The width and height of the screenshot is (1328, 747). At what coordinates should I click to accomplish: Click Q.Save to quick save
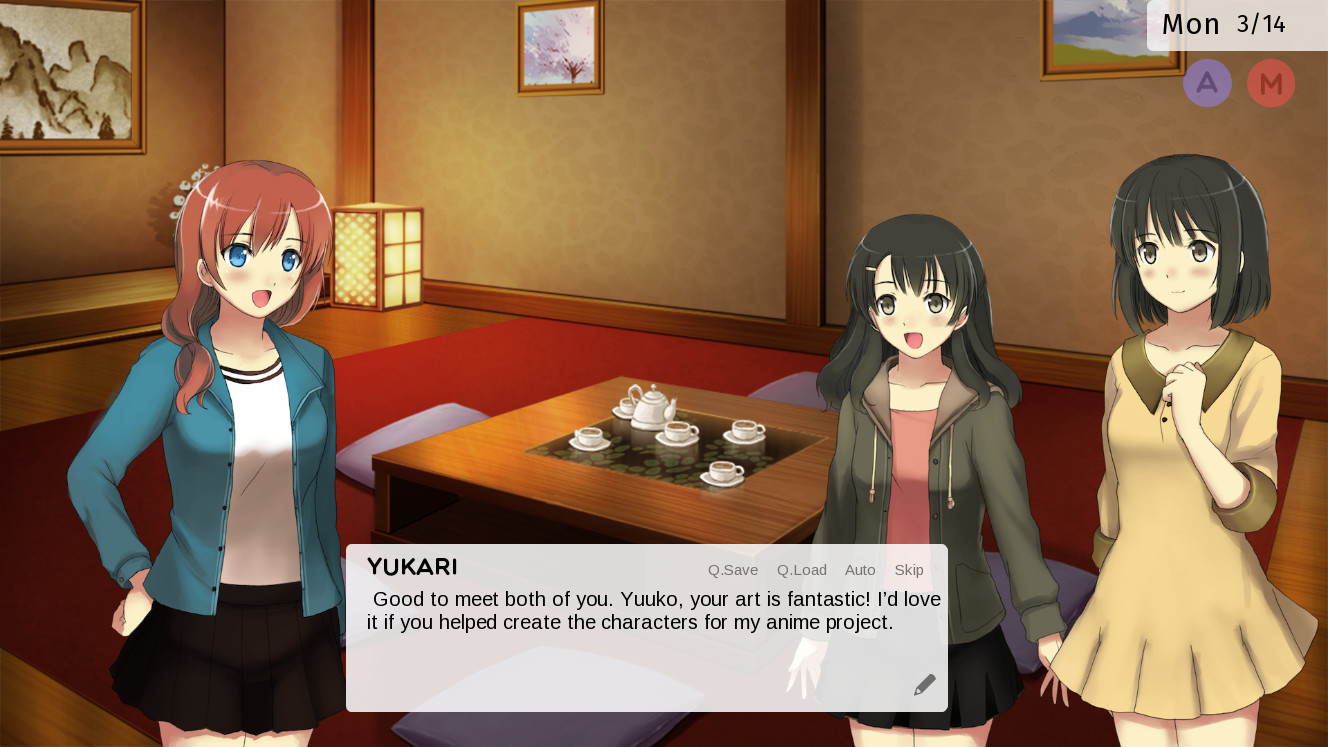732,570
